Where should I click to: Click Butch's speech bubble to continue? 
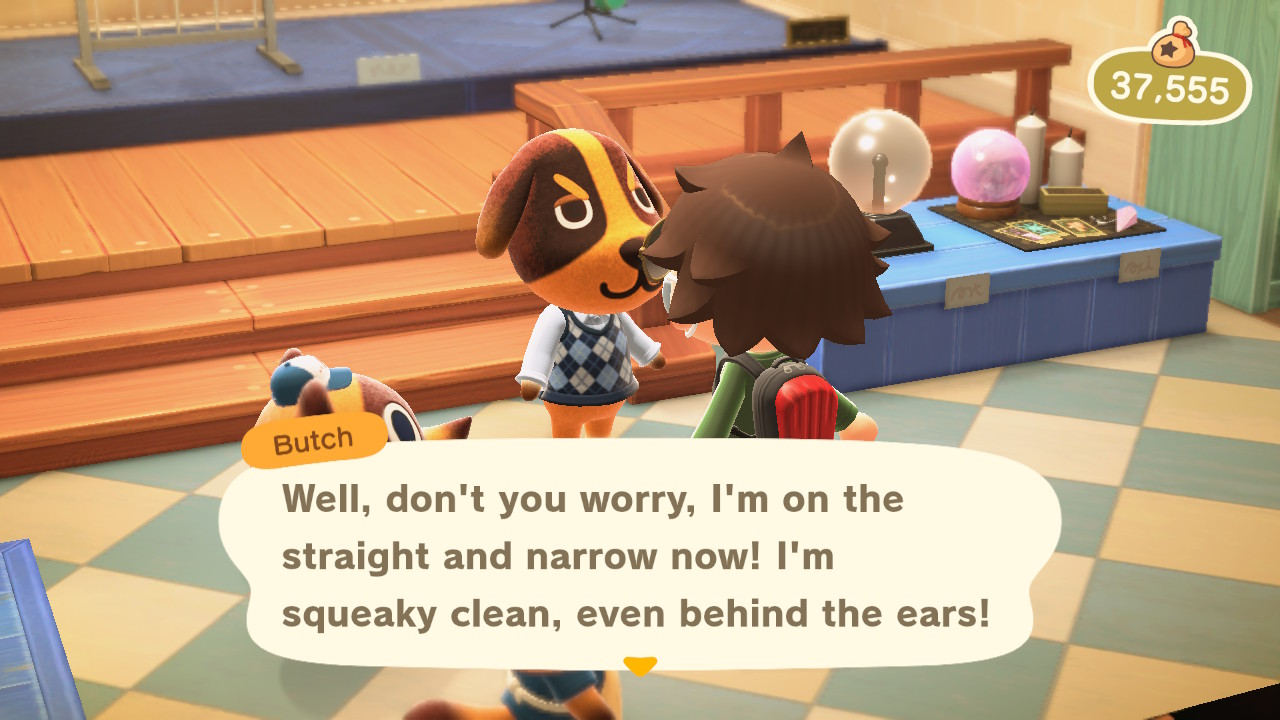tap(640, 555)
